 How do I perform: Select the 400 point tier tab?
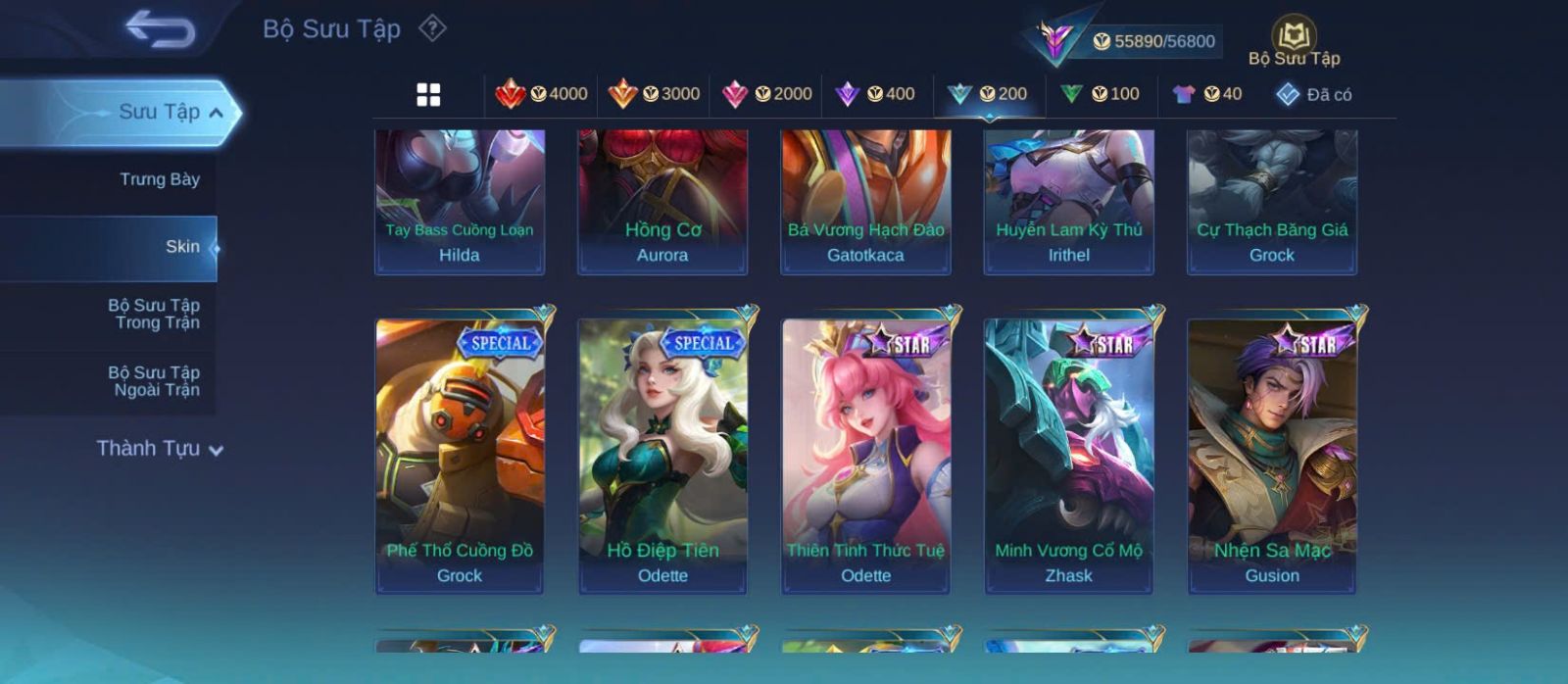(x=875, y=94)
